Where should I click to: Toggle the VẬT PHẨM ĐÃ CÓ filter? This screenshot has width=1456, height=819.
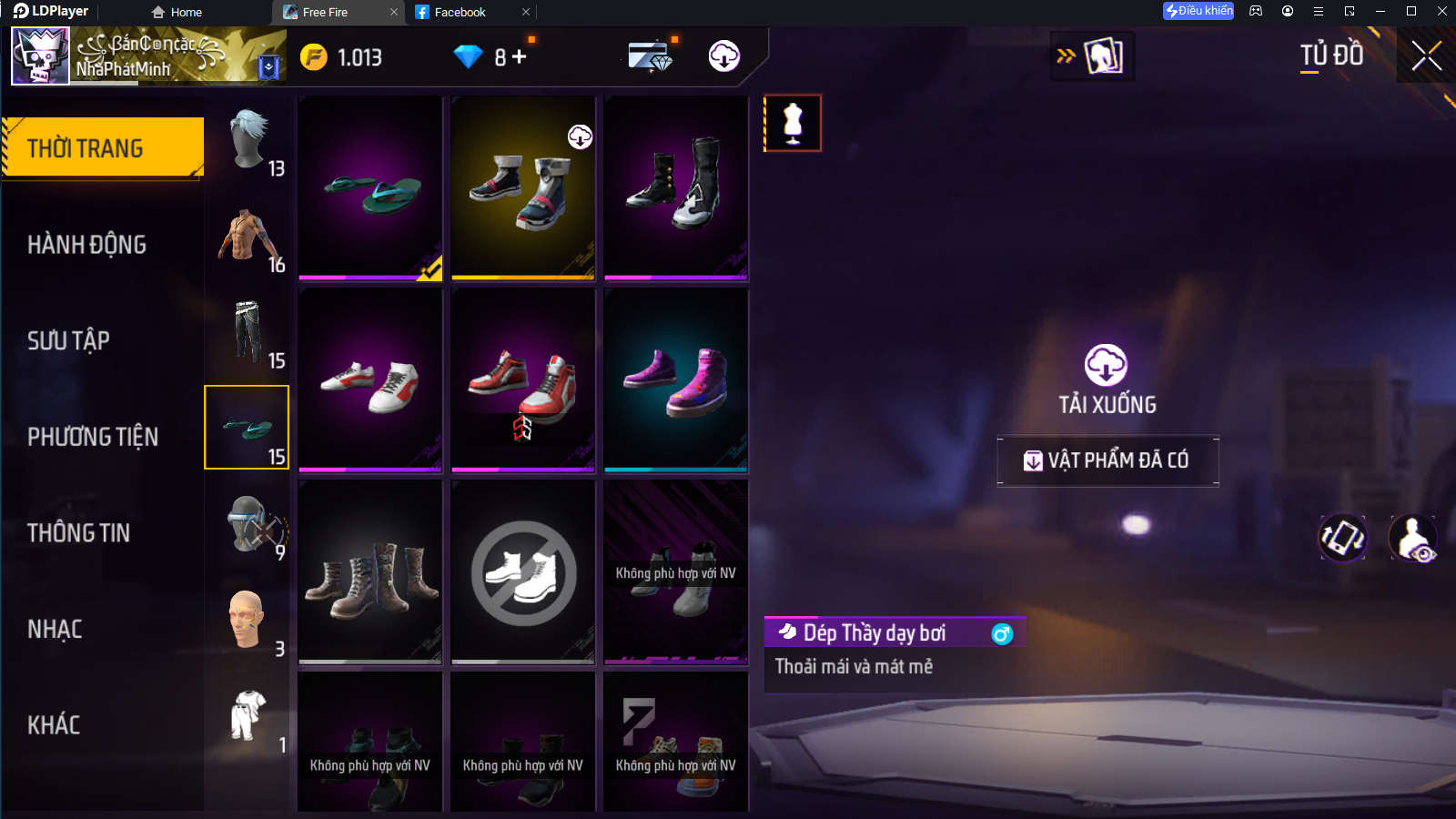pos(1107,460)
